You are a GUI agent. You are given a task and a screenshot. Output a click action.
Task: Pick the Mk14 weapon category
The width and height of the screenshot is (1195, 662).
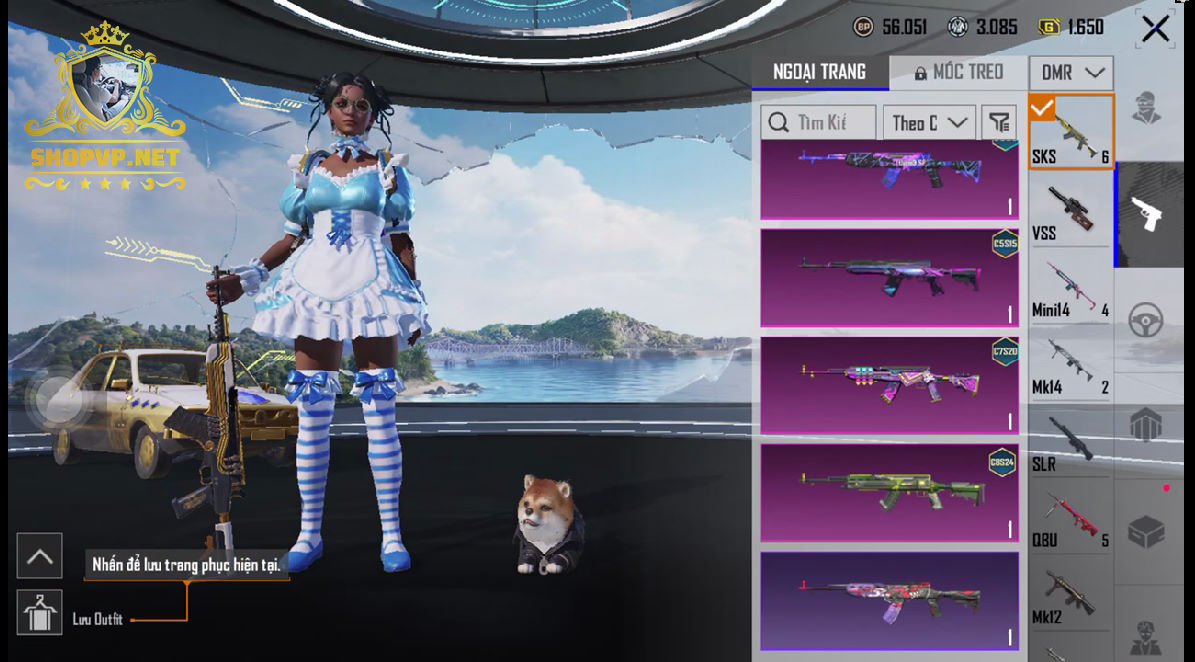point(1071,365)
